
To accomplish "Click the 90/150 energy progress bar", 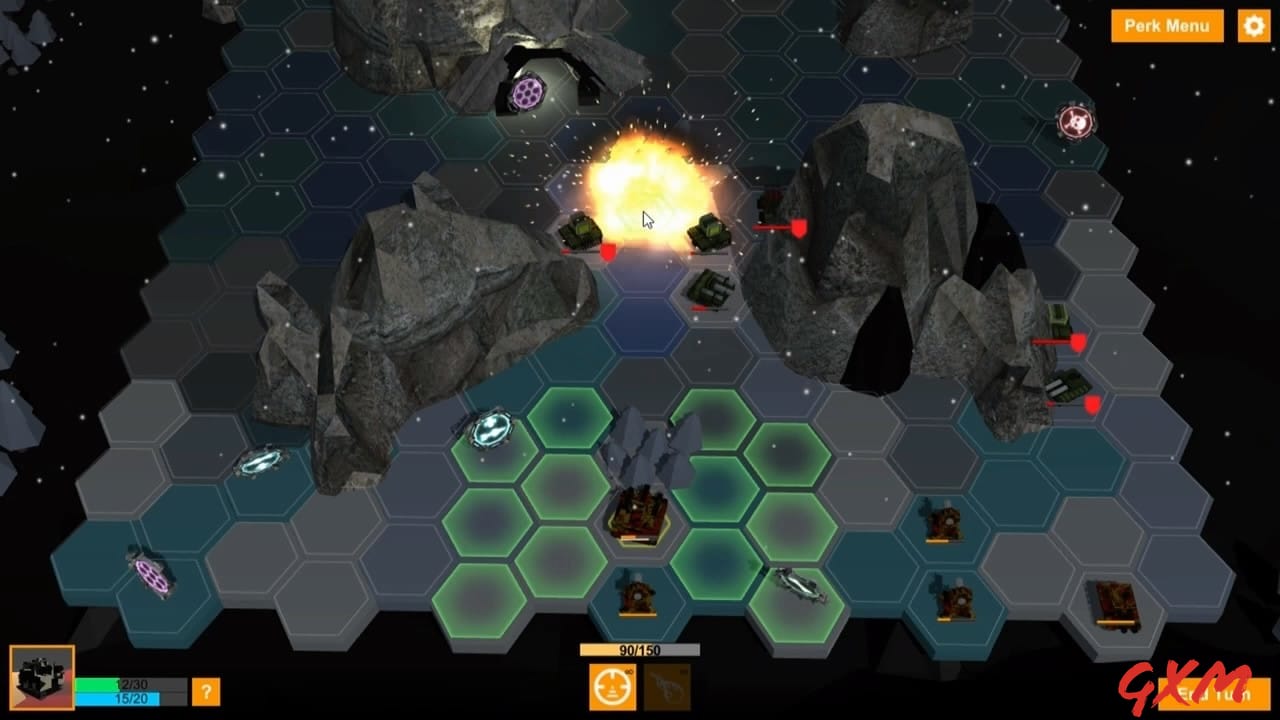I will [640, 651].
